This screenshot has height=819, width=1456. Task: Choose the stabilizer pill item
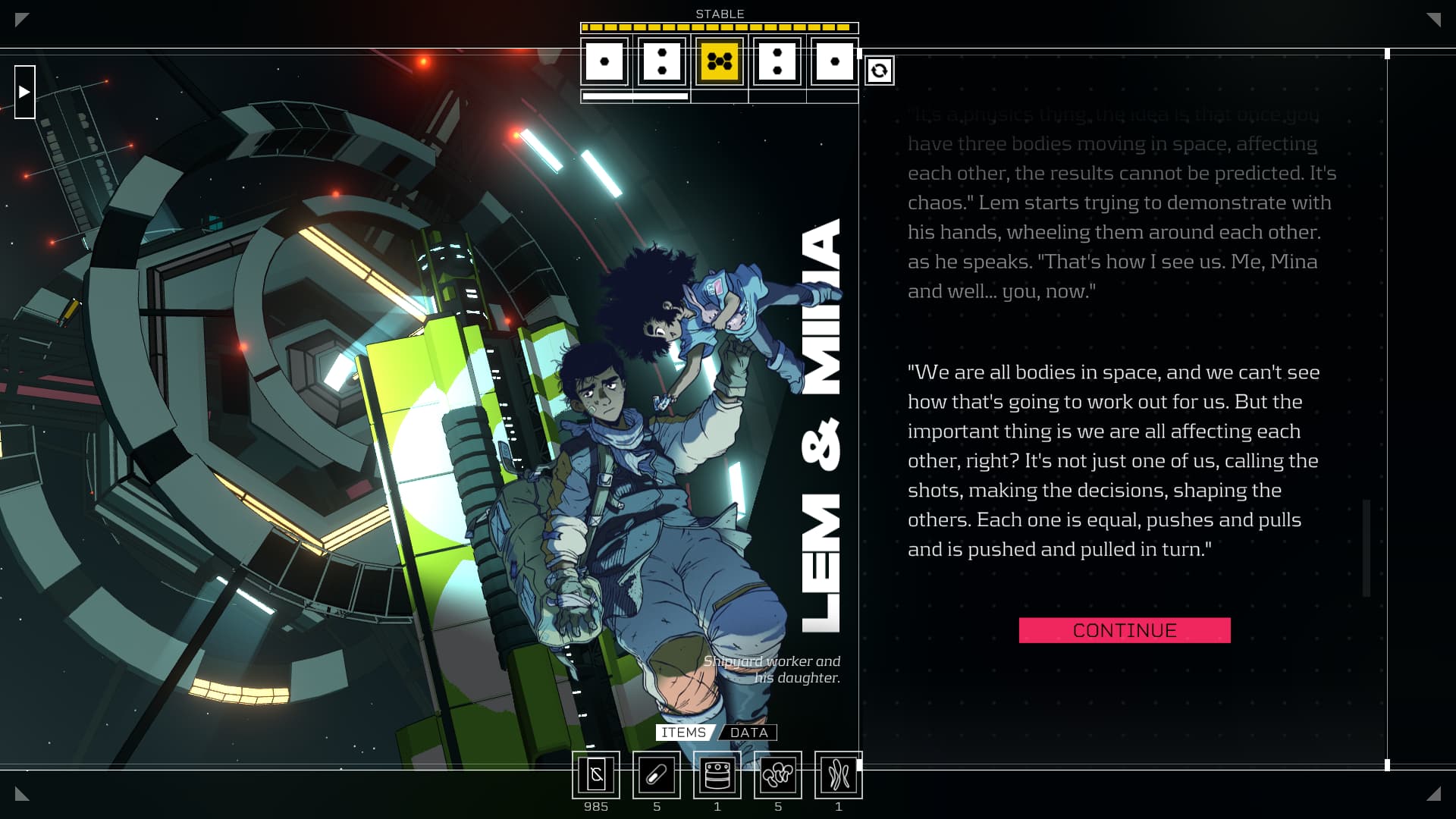point(657,775)
